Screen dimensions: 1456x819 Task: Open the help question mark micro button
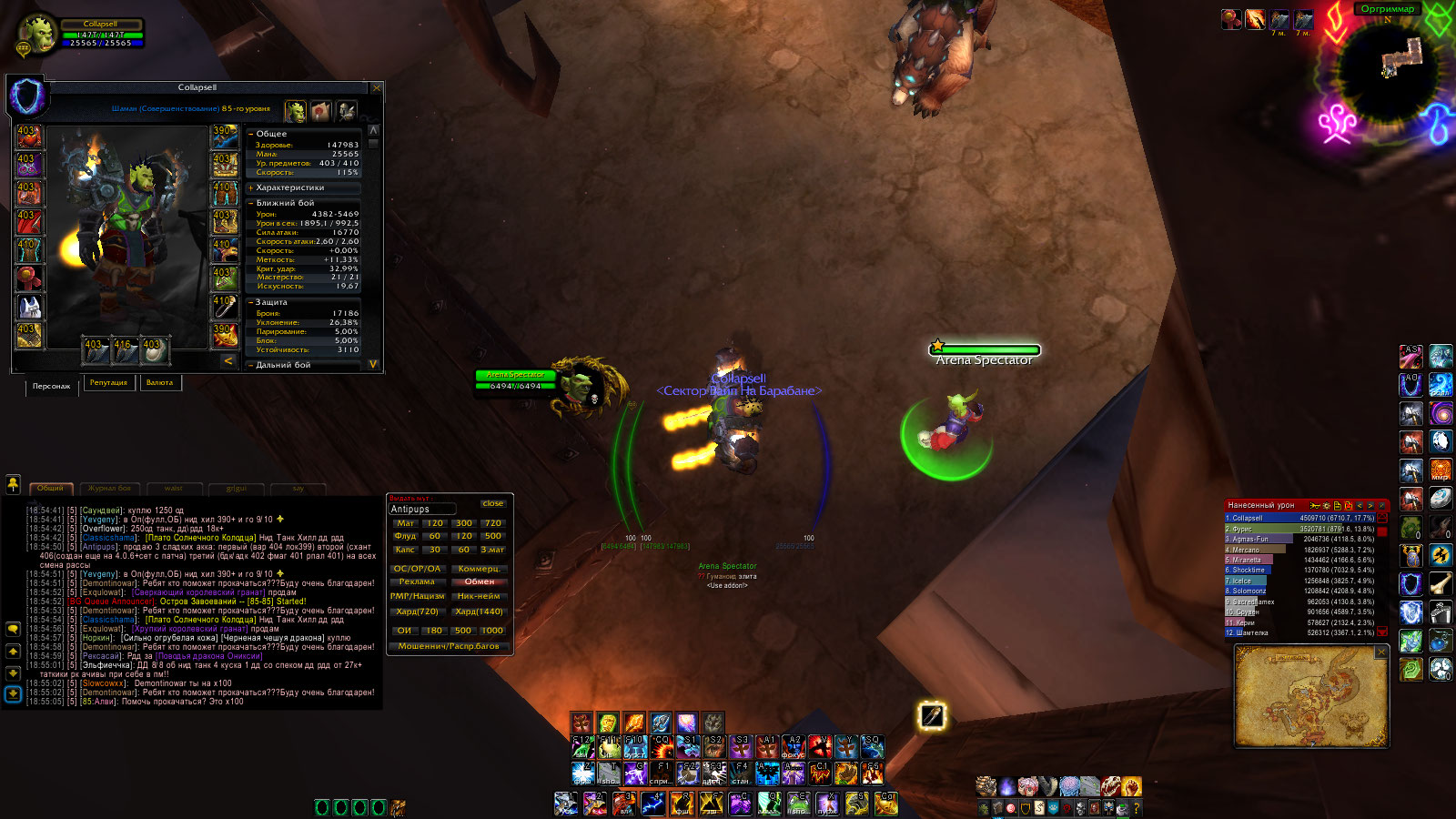[x=1136, y=807]
